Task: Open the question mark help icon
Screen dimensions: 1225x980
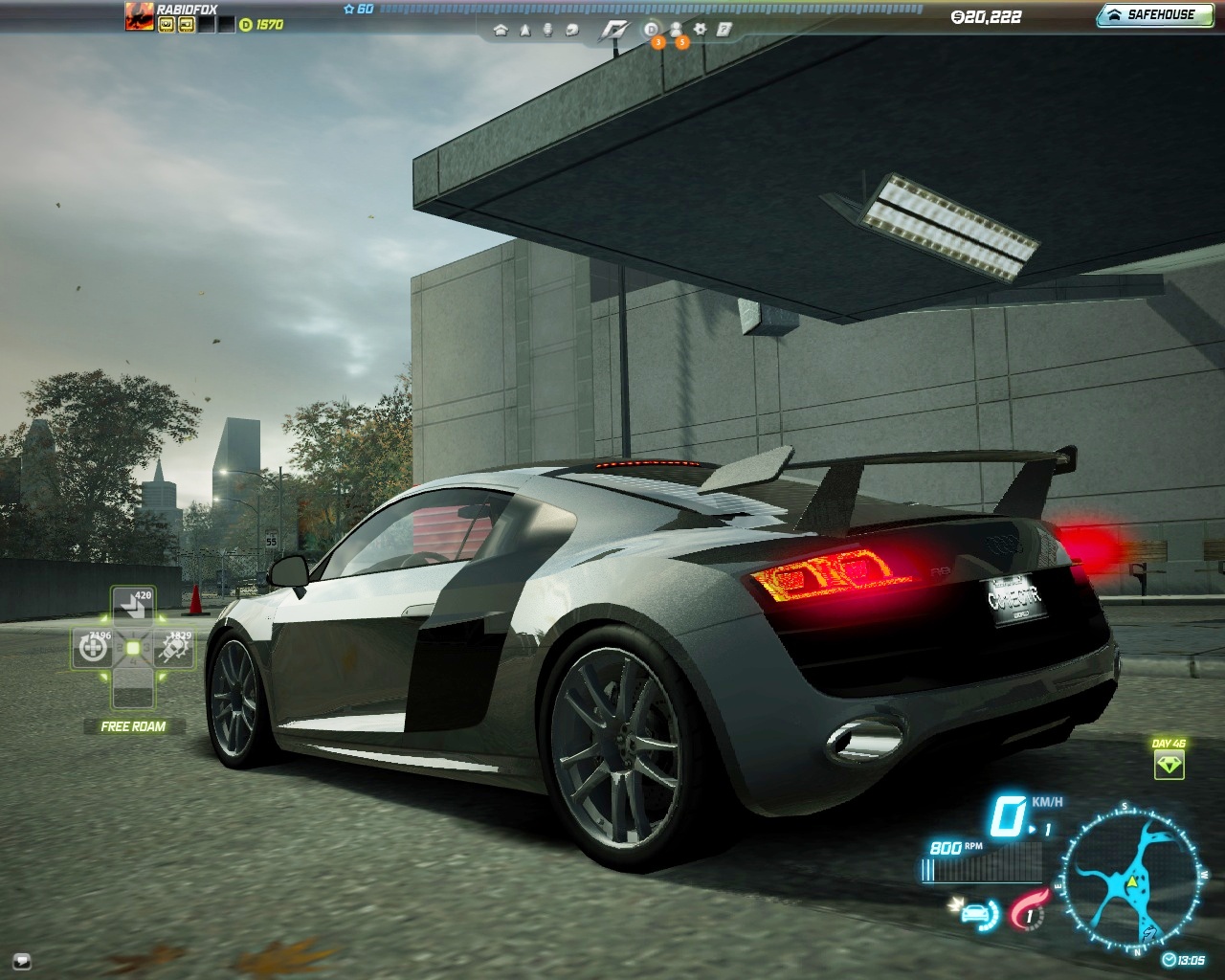Action: tap(724, 30)
